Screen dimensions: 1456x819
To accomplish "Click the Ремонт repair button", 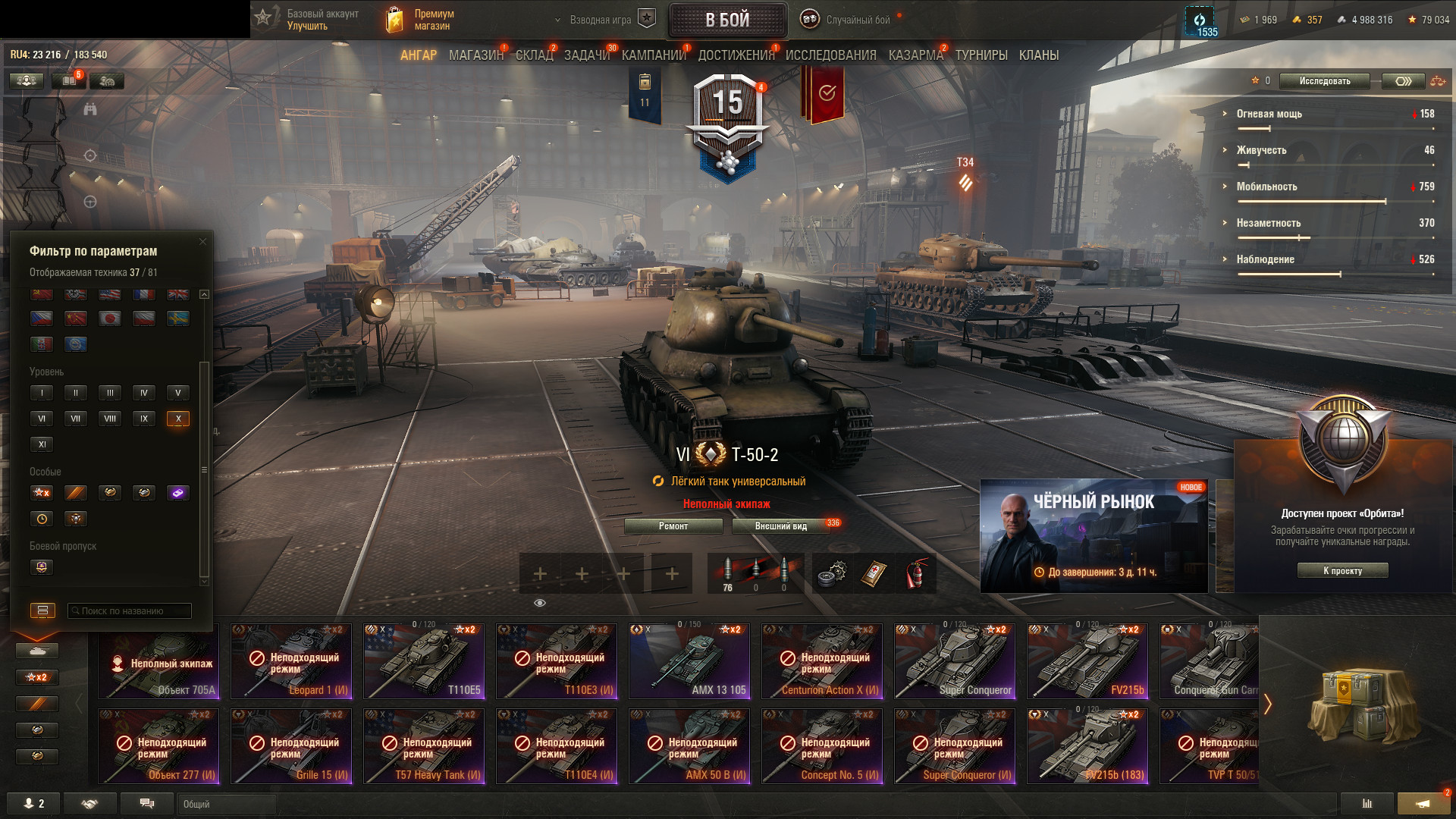I will tap(673, 526).
